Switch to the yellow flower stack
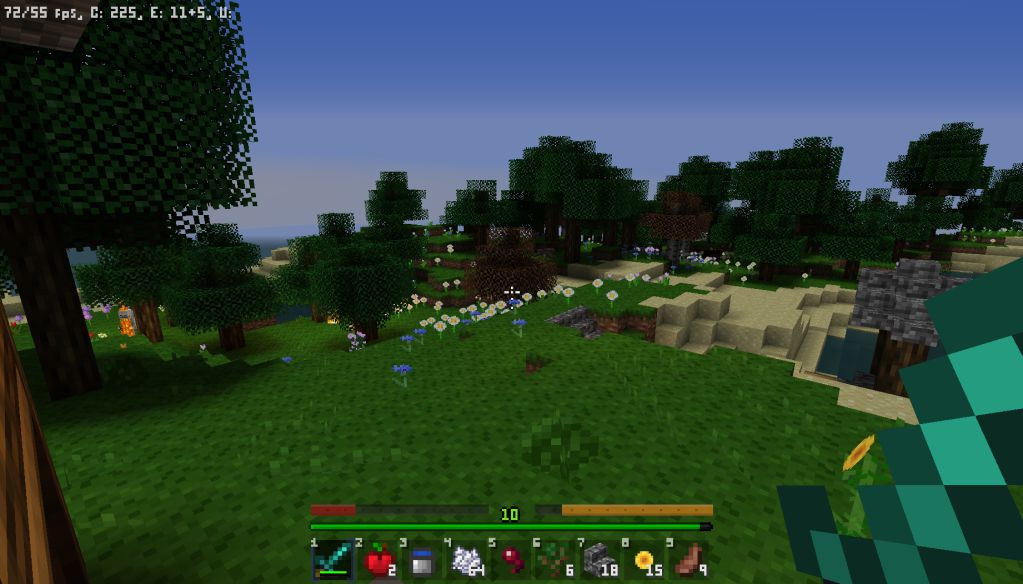Image resolution: width=1023 pixels, height=584 pixels. click(x=643, y=560)
